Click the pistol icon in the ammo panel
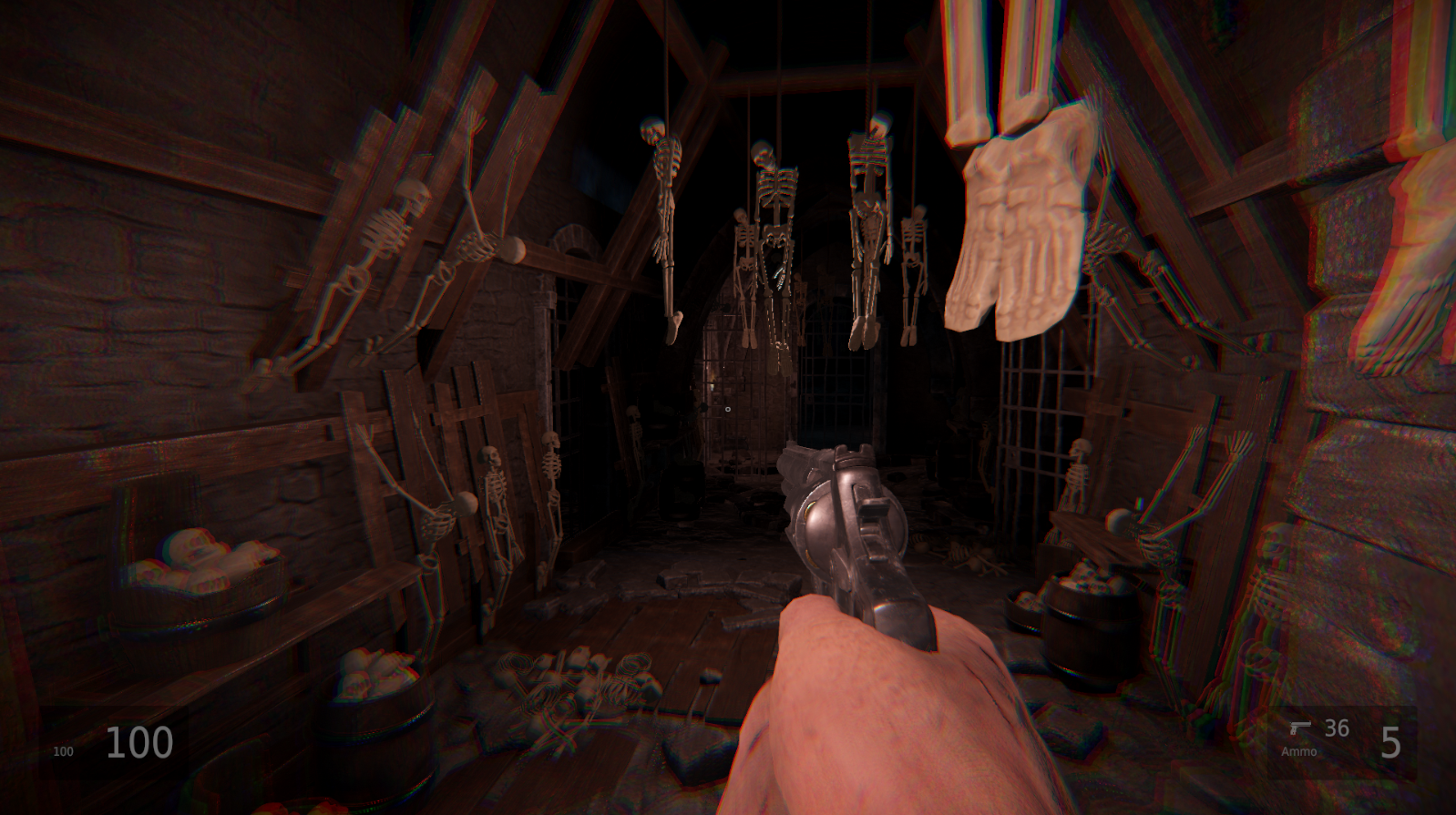 click(1300, 728)
